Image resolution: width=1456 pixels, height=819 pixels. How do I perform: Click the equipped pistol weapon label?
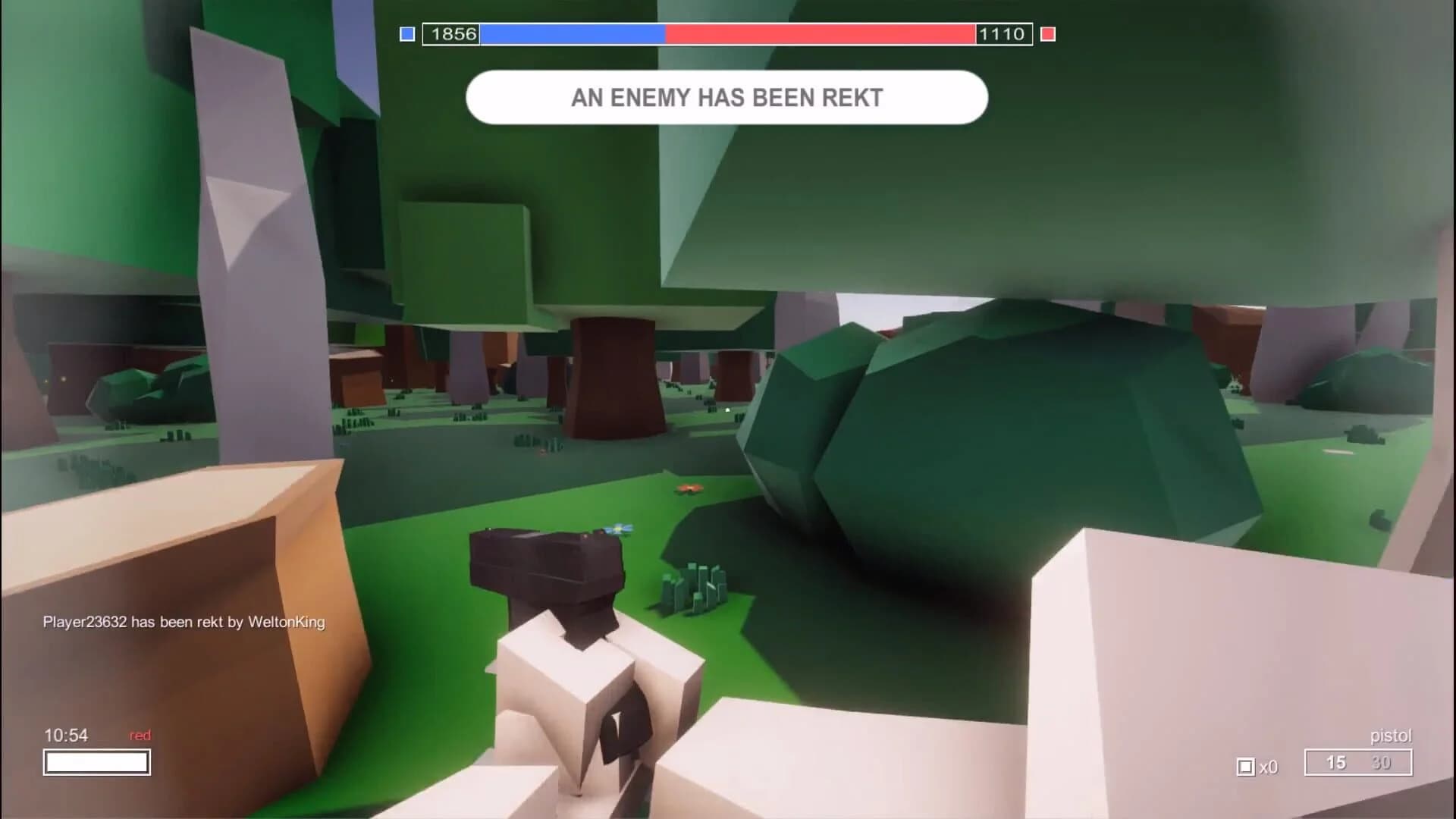click(x=1392, y=735)
